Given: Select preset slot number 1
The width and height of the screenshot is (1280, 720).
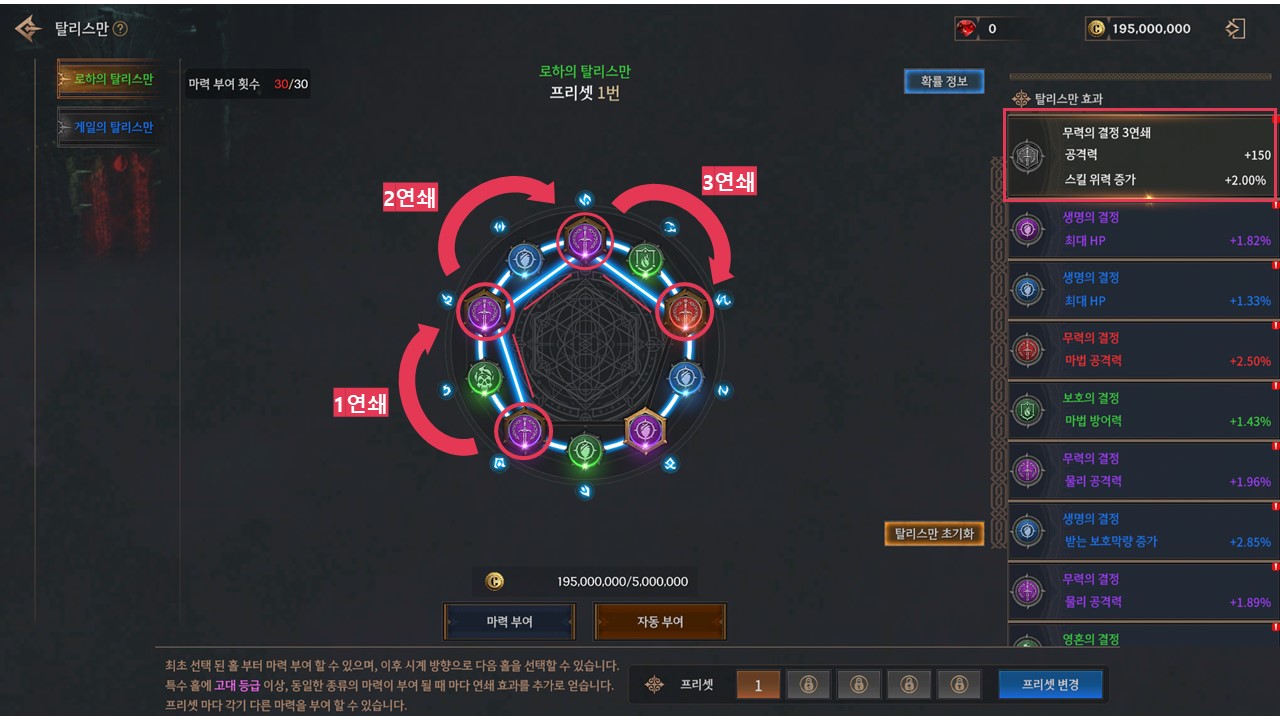Looking at the screenshot, I should tap(758, 685).
